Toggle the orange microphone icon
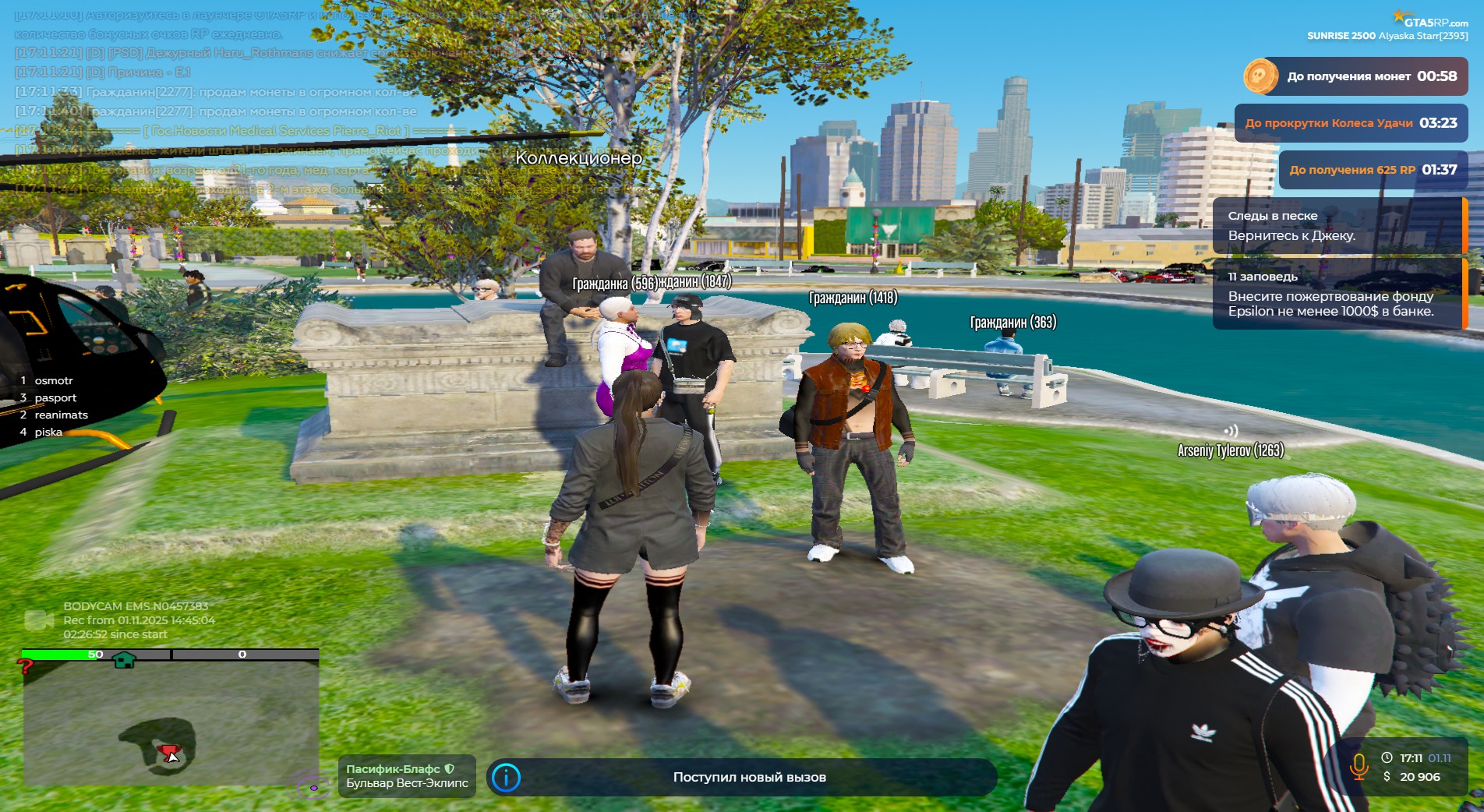Screen dimensions: 1484x812 [x=1359, y=766]
